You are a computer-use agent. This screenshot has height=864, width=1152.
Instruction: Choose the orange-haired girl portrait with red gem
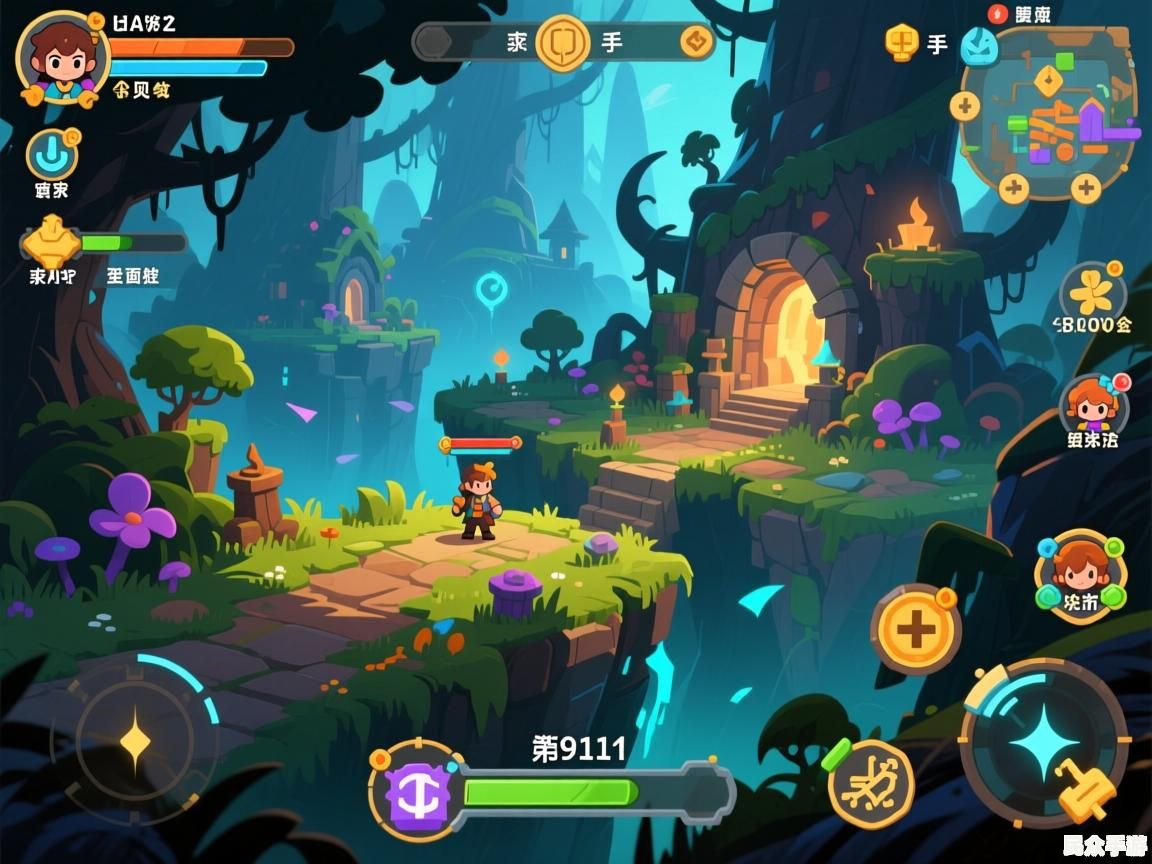pos(1092,406)
